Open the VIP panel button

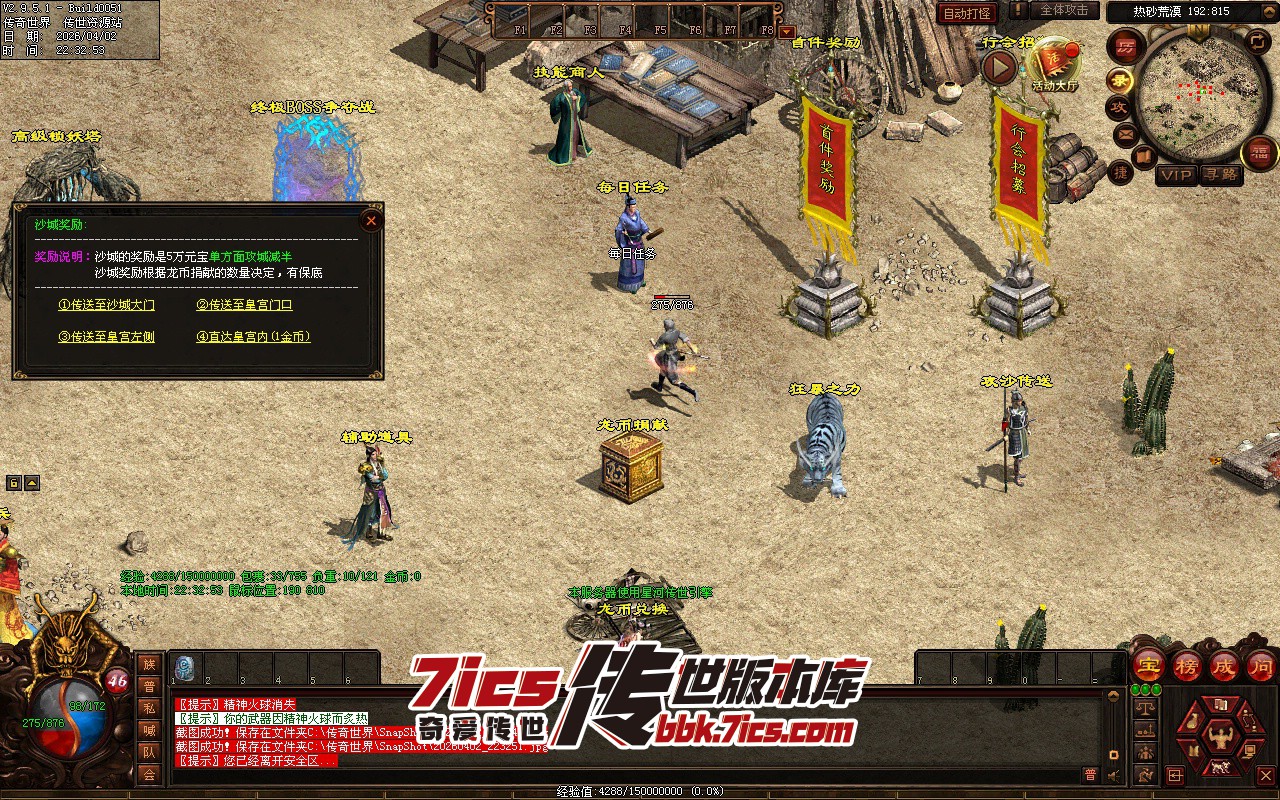pos(1176,175)
